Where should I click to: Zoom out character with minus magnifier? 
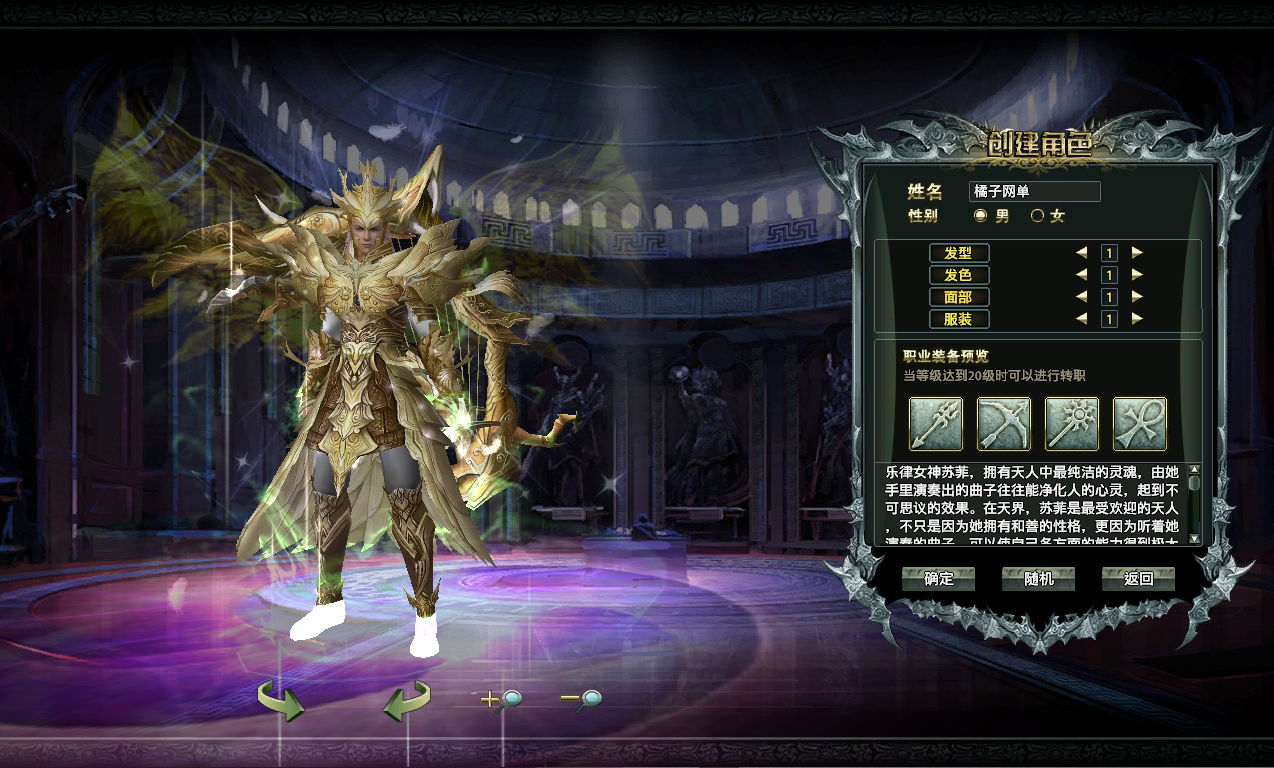pos(581,700)
